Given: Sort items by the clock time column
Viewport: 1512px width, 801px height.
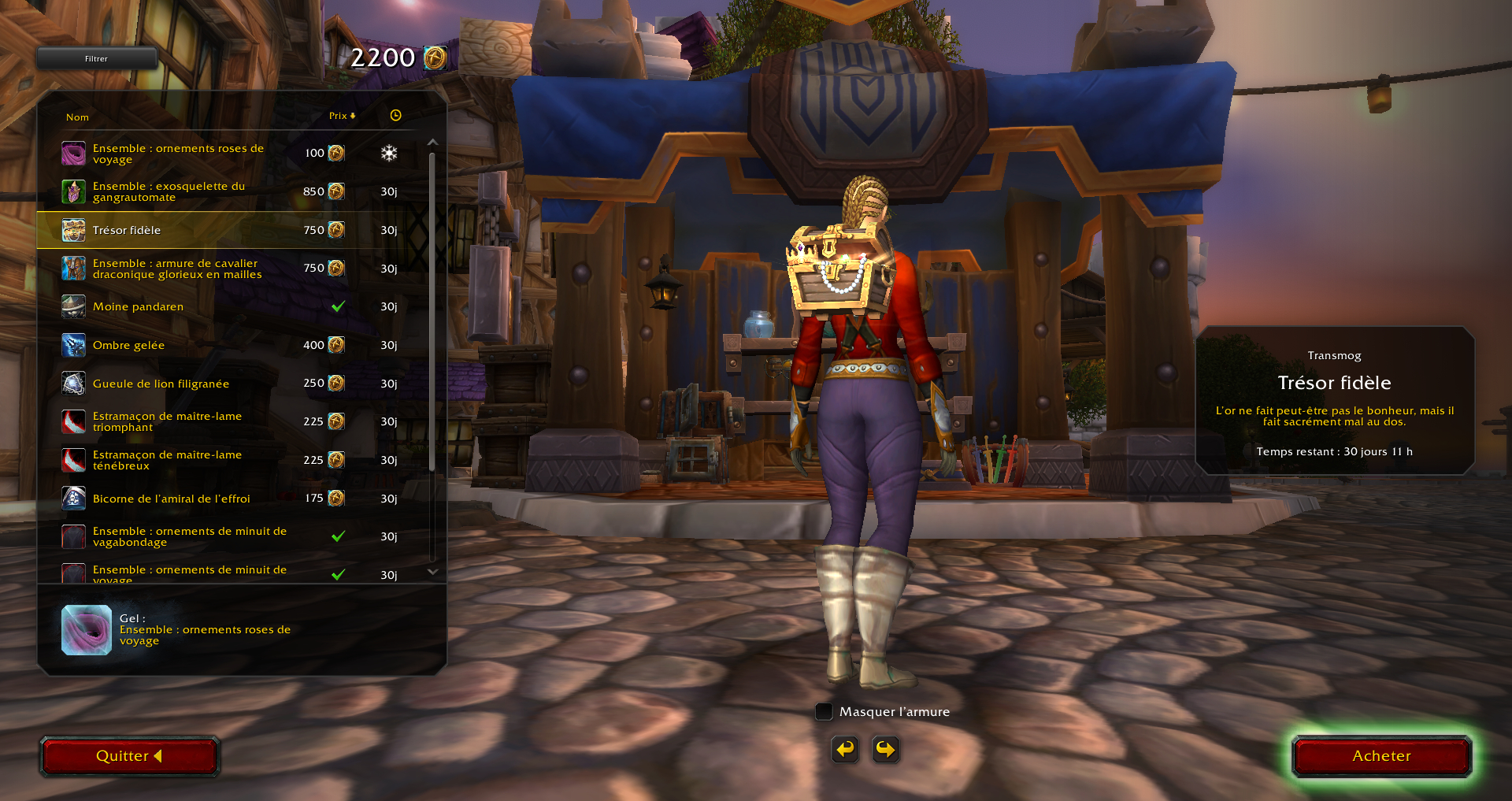Looking at the screenshot, I should click(395, 116).
